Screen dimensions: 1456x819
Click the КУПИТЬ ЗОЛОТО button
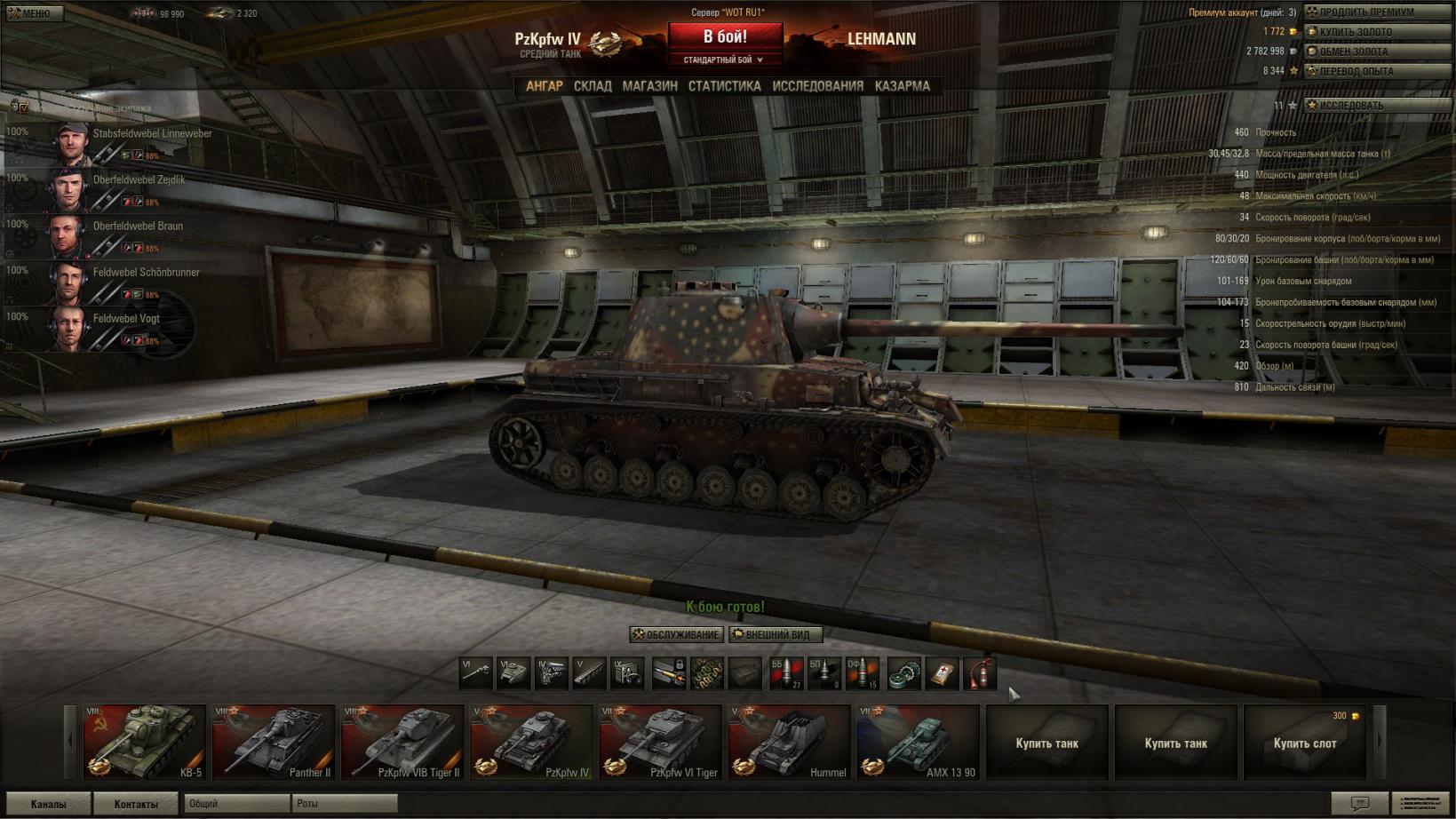point(1376,32)
